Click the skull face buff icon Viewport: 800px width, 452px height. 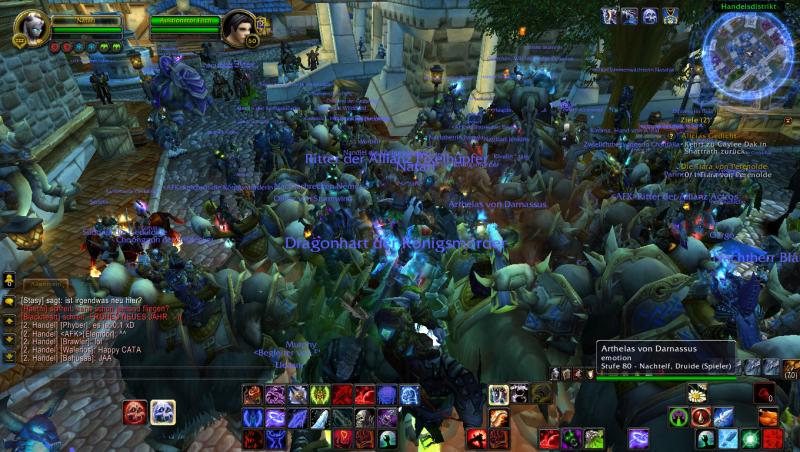coord(651,15)
